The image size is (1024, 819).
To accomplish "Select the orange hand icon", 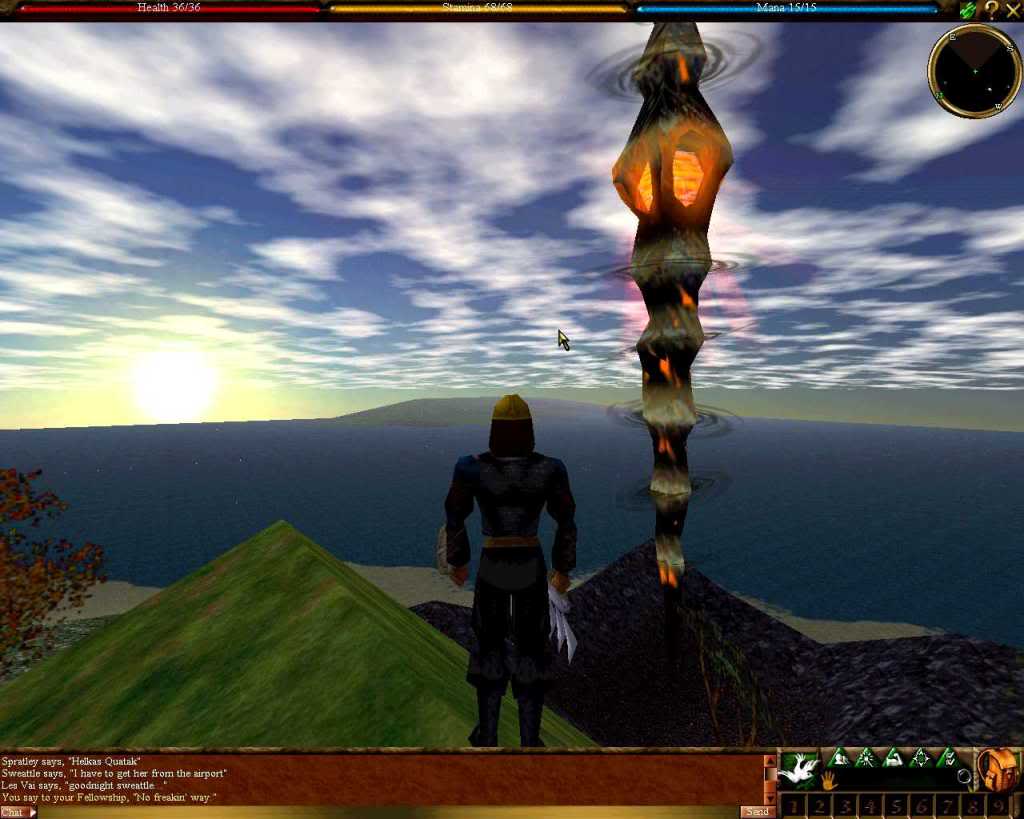I will (x=829, y=780).
